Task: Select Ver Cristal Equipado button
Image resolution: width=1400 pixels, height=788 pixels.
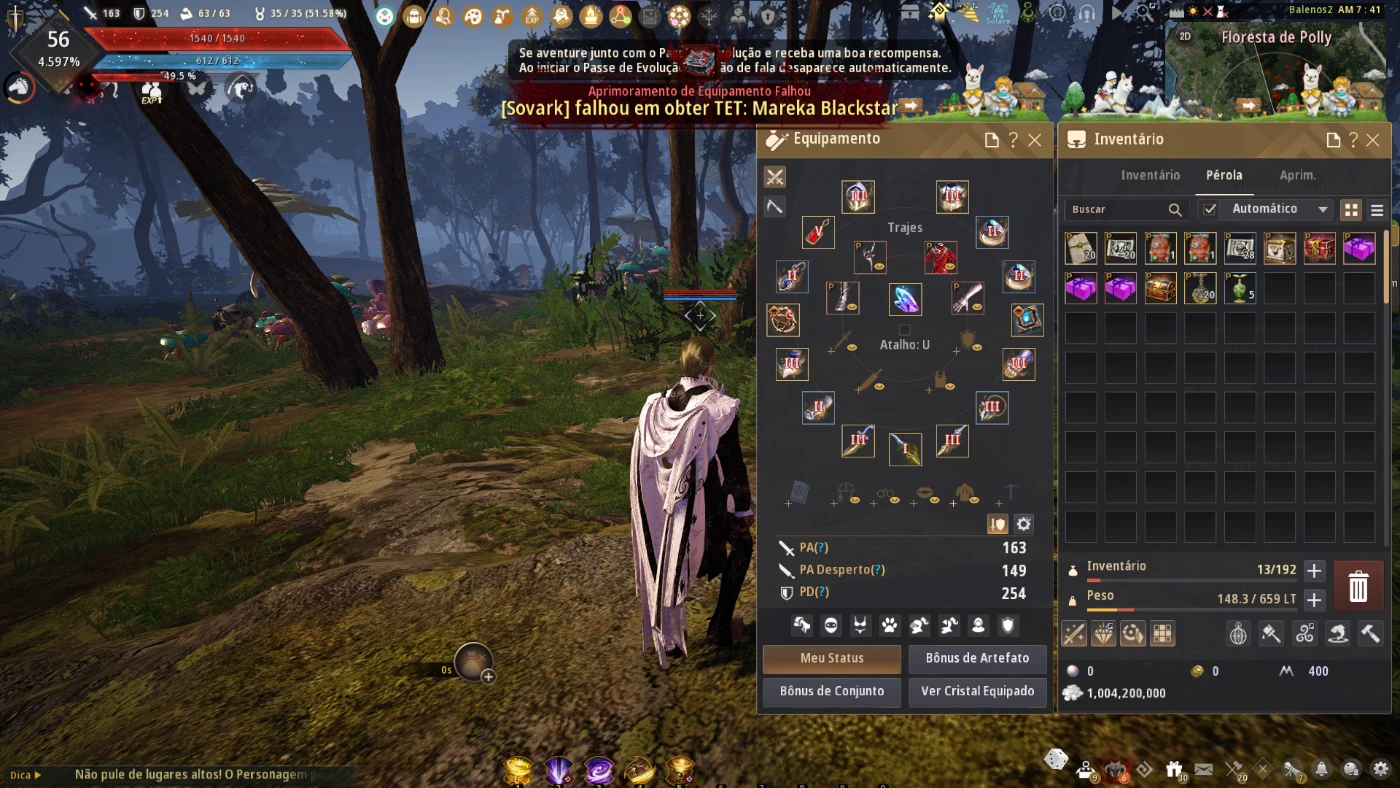Action: [977, 691]
